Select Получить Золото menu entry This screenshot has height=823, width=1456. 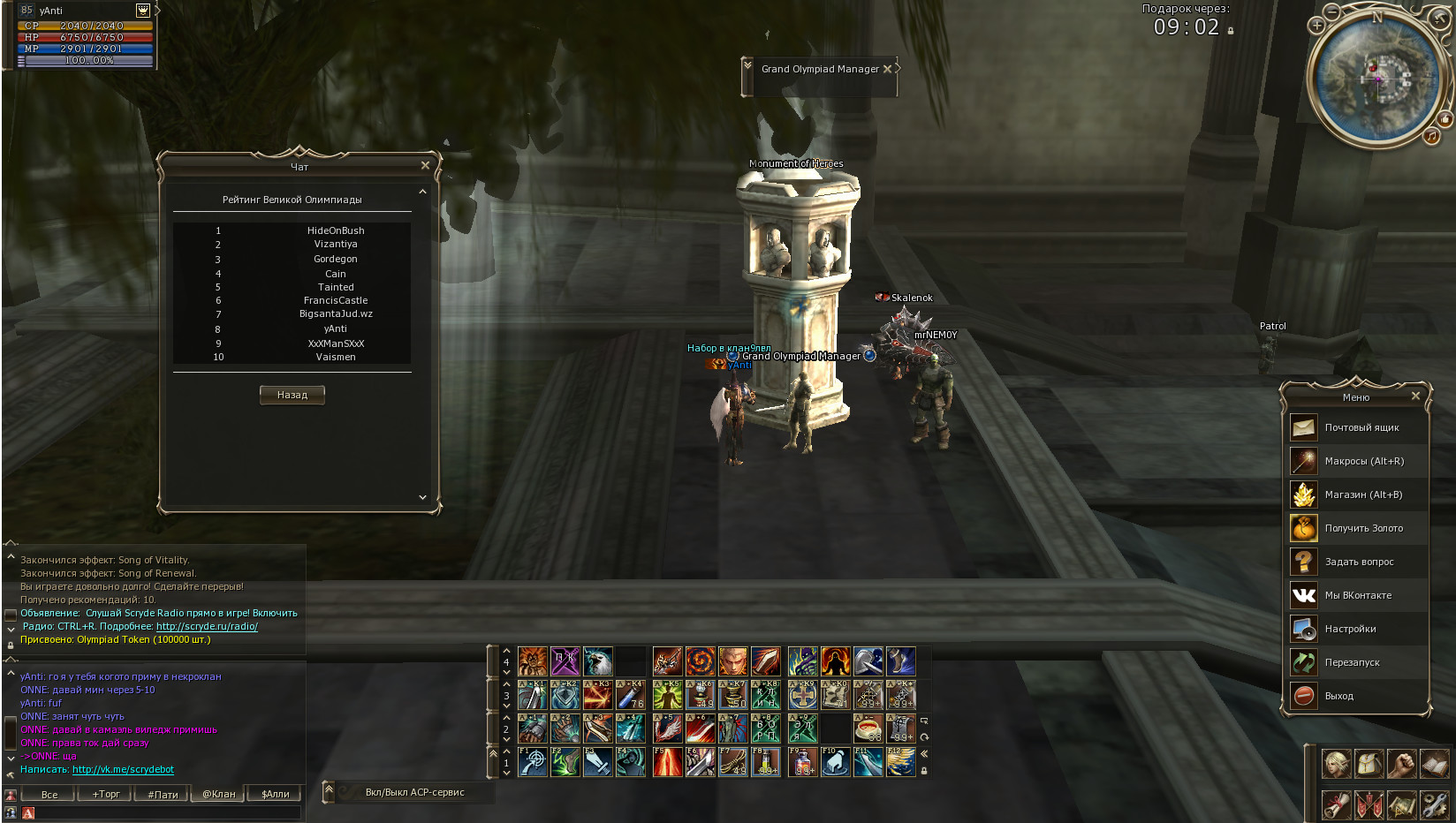click(1362, 528)
